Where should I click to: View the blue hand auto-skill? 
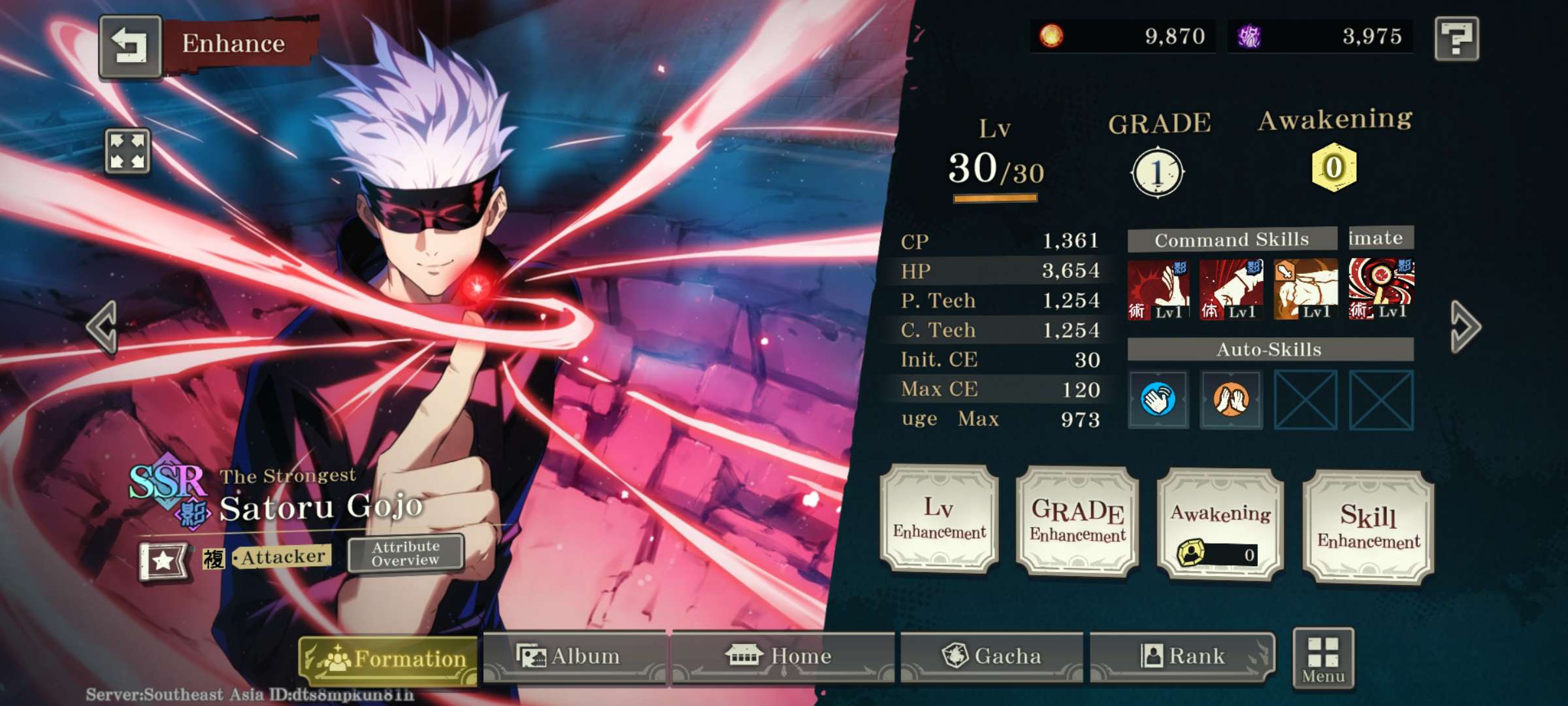click(1158, 399)
